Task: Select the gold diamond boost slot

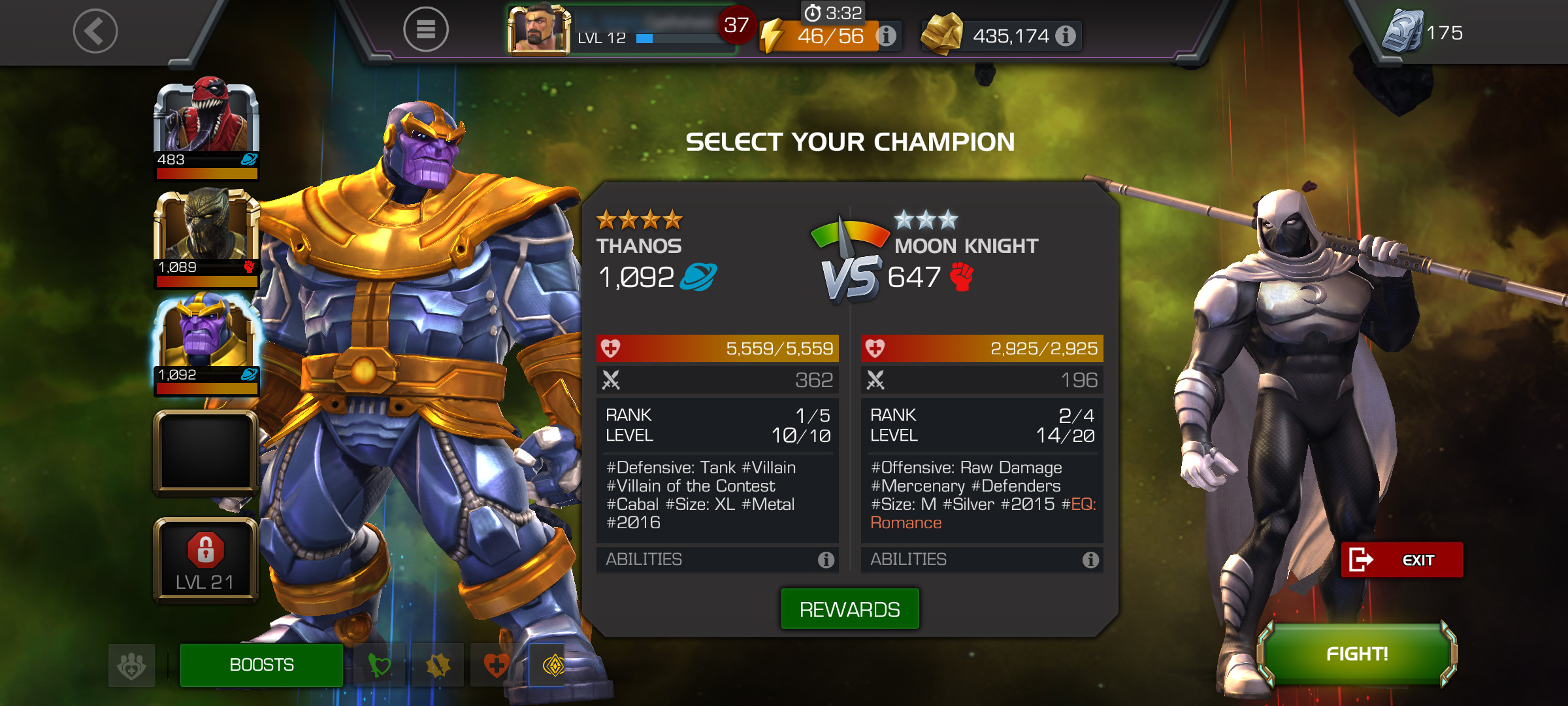Action: tap(553, 665)
